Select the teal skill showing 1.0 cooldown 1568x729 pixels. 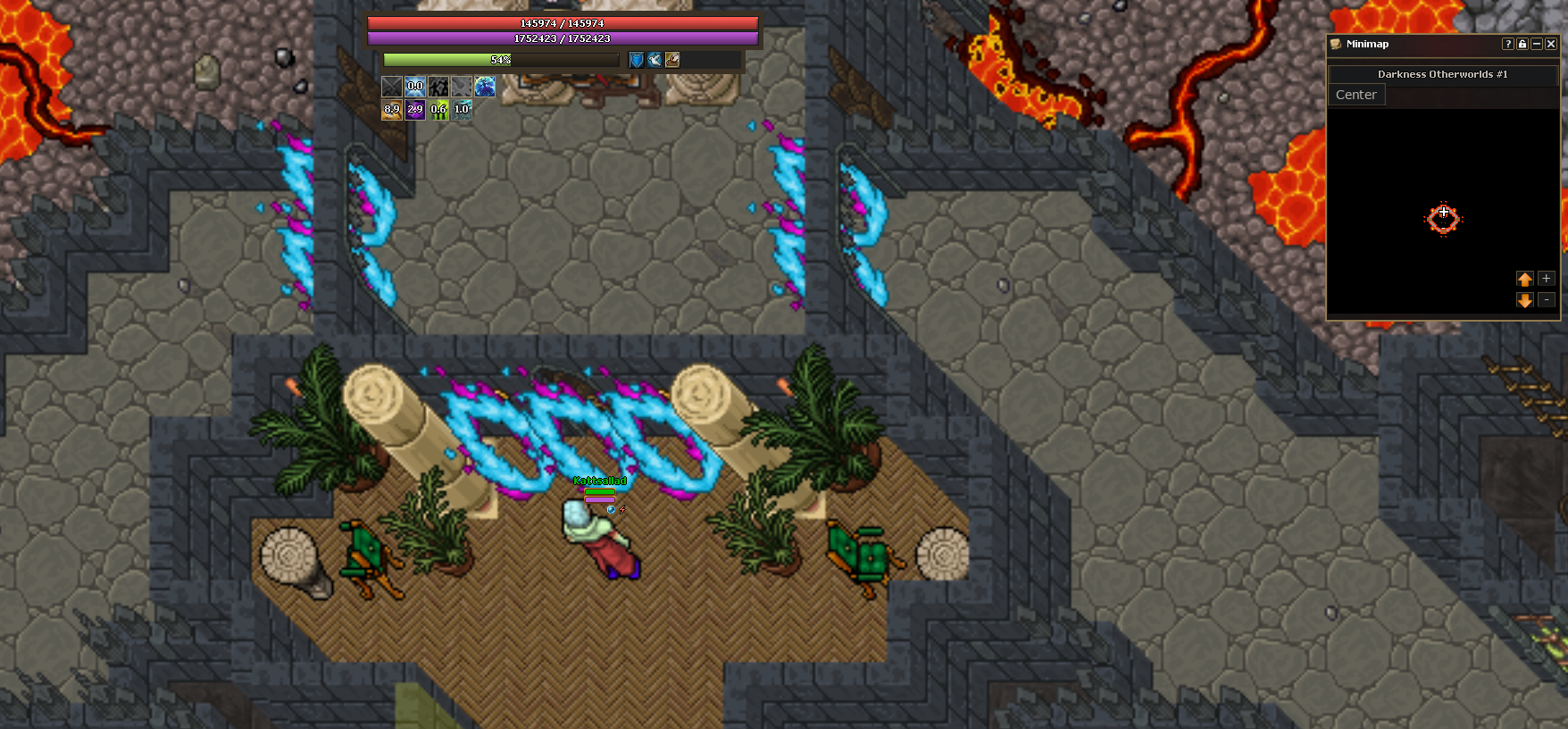pos(462,110)
